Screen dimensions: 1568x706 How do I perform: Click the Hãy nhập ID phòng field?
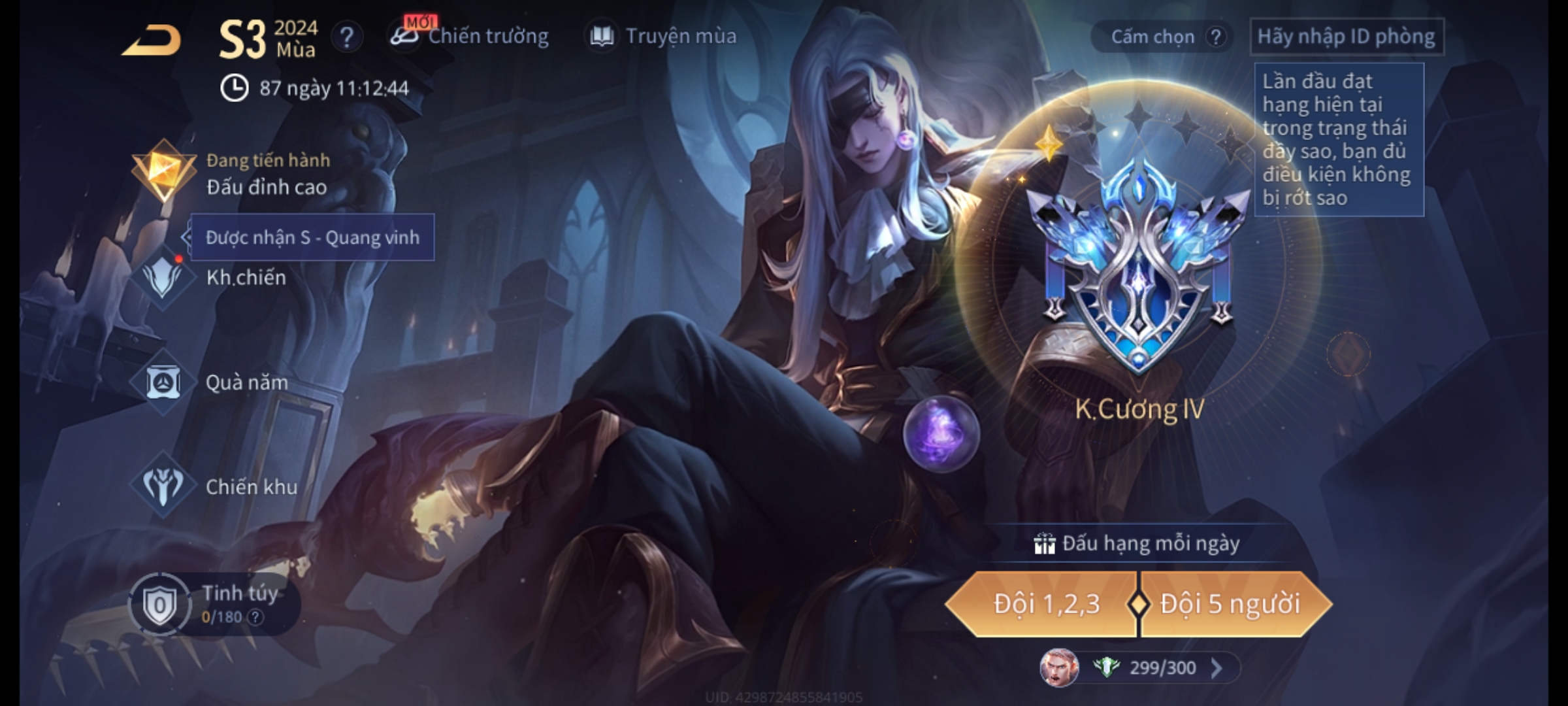click(x=1346, y=37)
